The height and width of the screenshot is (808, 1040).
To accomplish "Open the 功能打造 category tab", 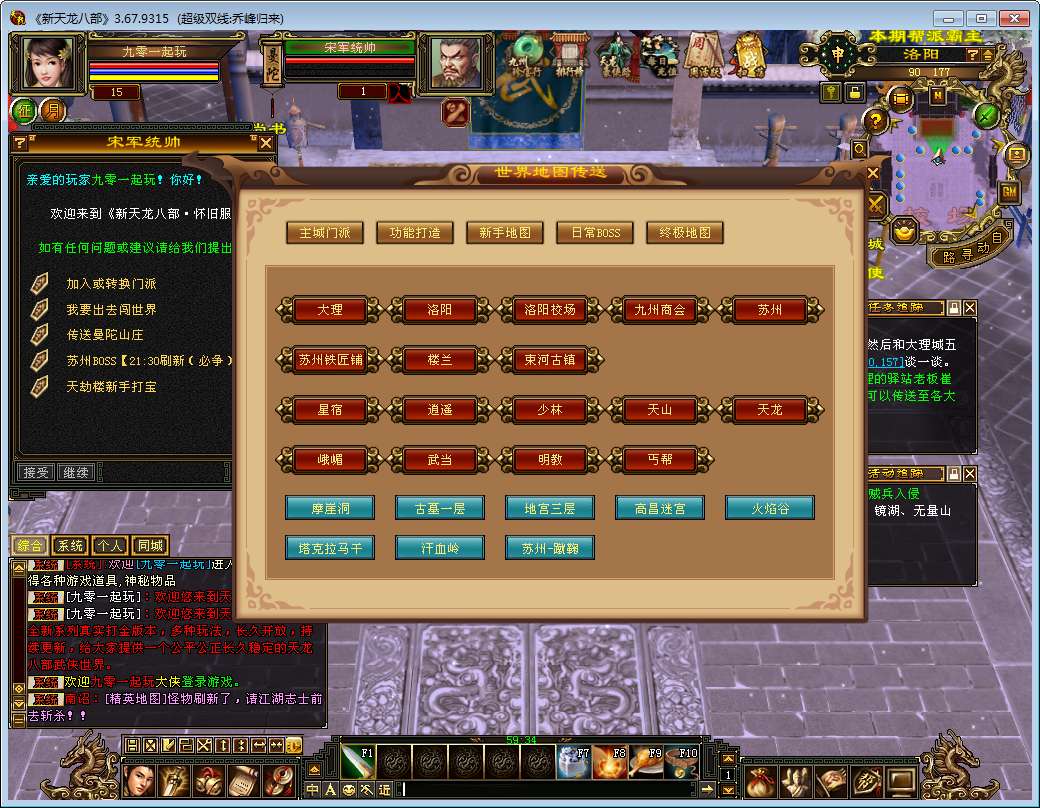I will [x=411, y=233].
